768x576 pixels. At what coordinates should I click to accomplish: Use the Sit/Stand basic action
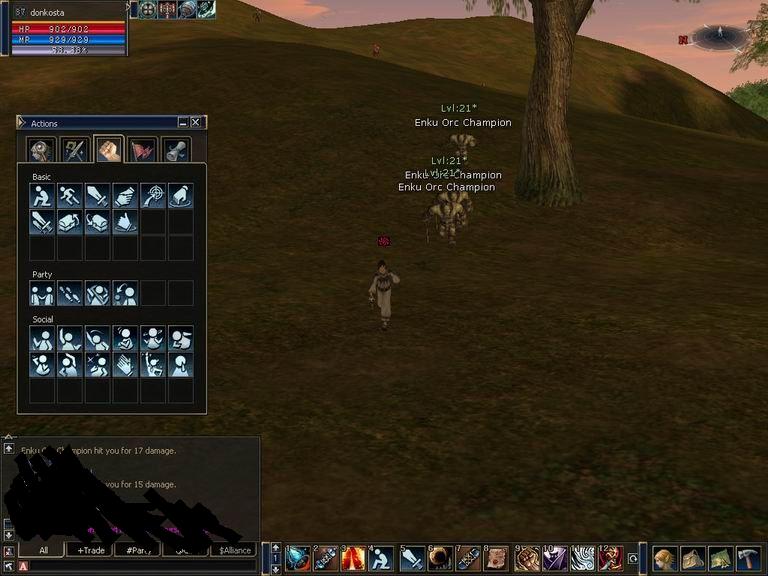(x=42, y=196)
